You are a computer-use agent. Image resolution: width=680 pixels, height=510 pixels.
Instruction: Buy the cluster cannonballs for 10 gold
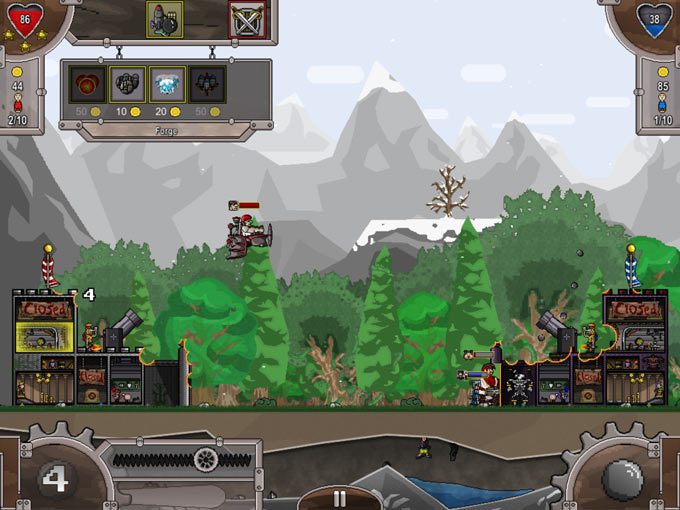tap(127, 84)
